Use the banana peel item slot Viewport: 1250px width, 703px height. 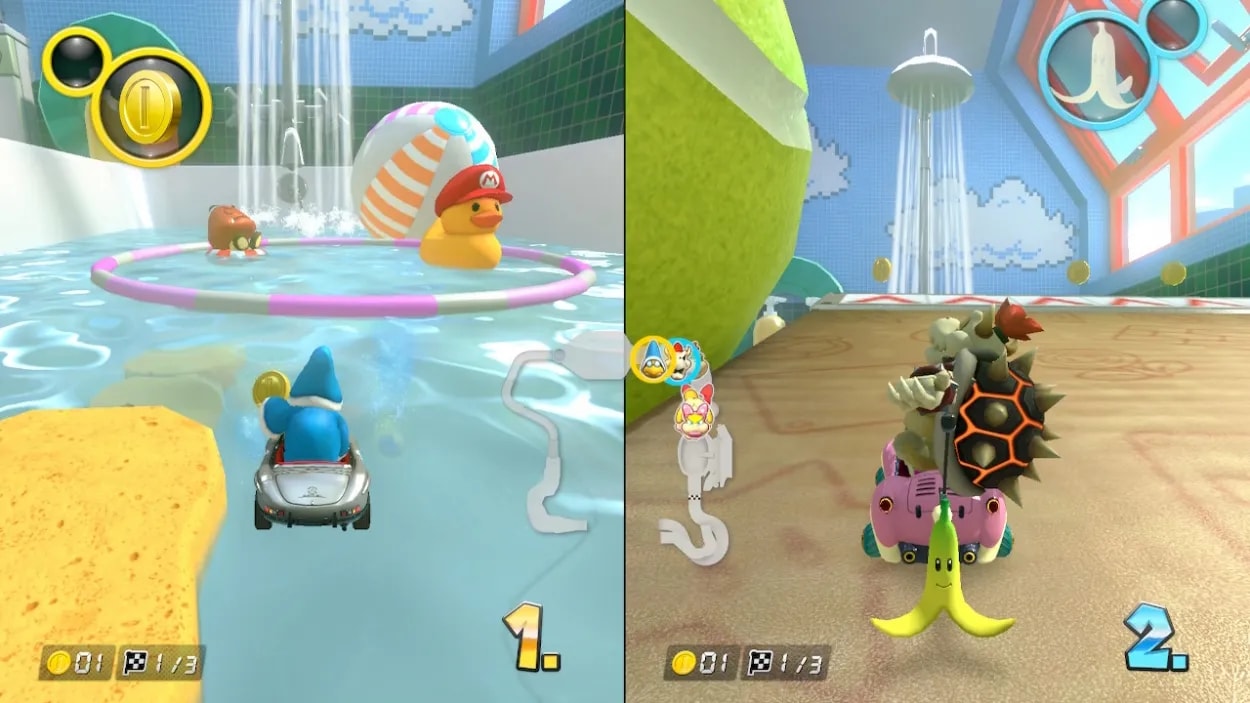tap(1097, 69)
